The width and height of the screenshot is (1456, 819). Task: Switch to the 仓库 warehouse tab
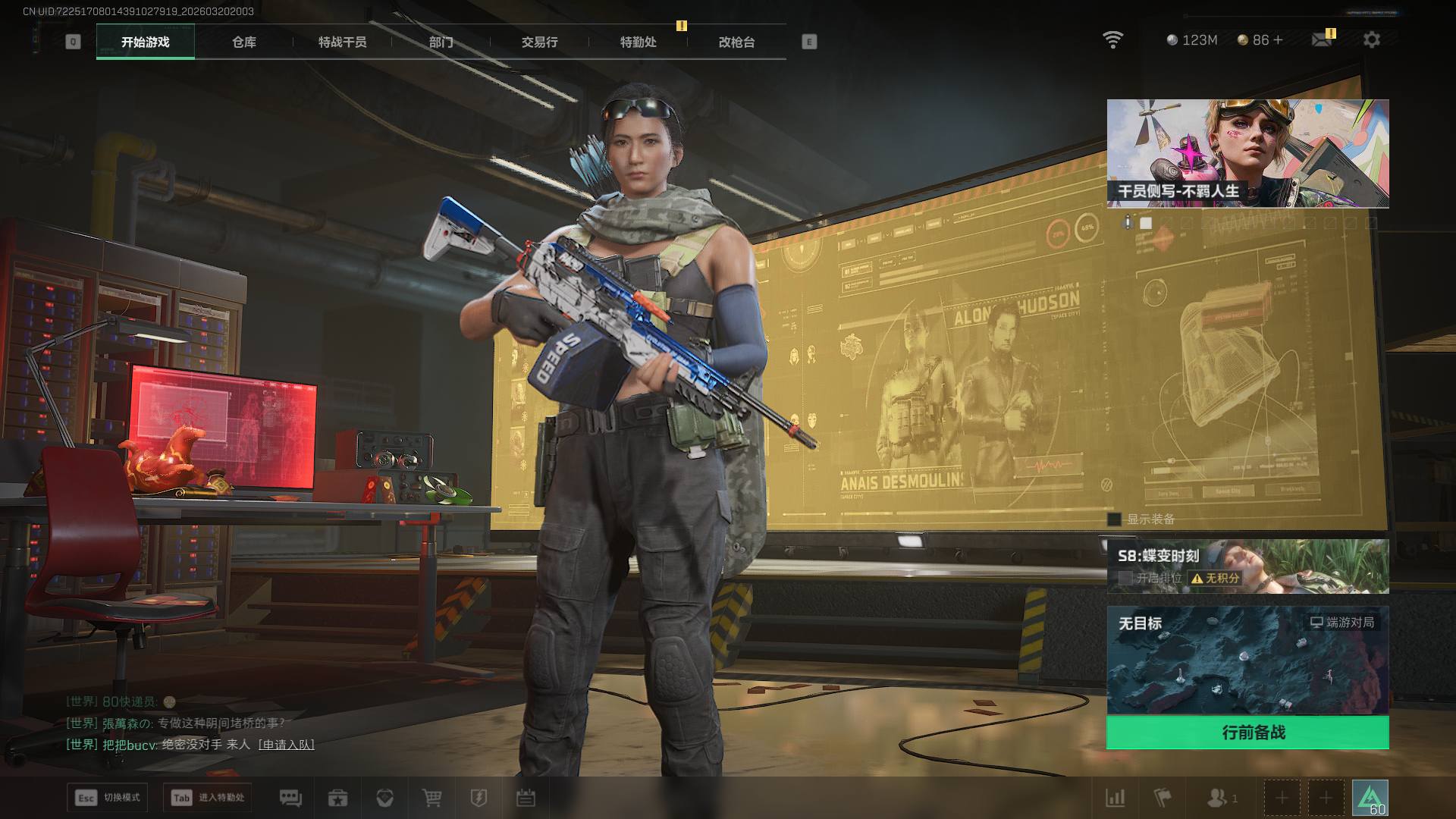[x=243, y=42]
